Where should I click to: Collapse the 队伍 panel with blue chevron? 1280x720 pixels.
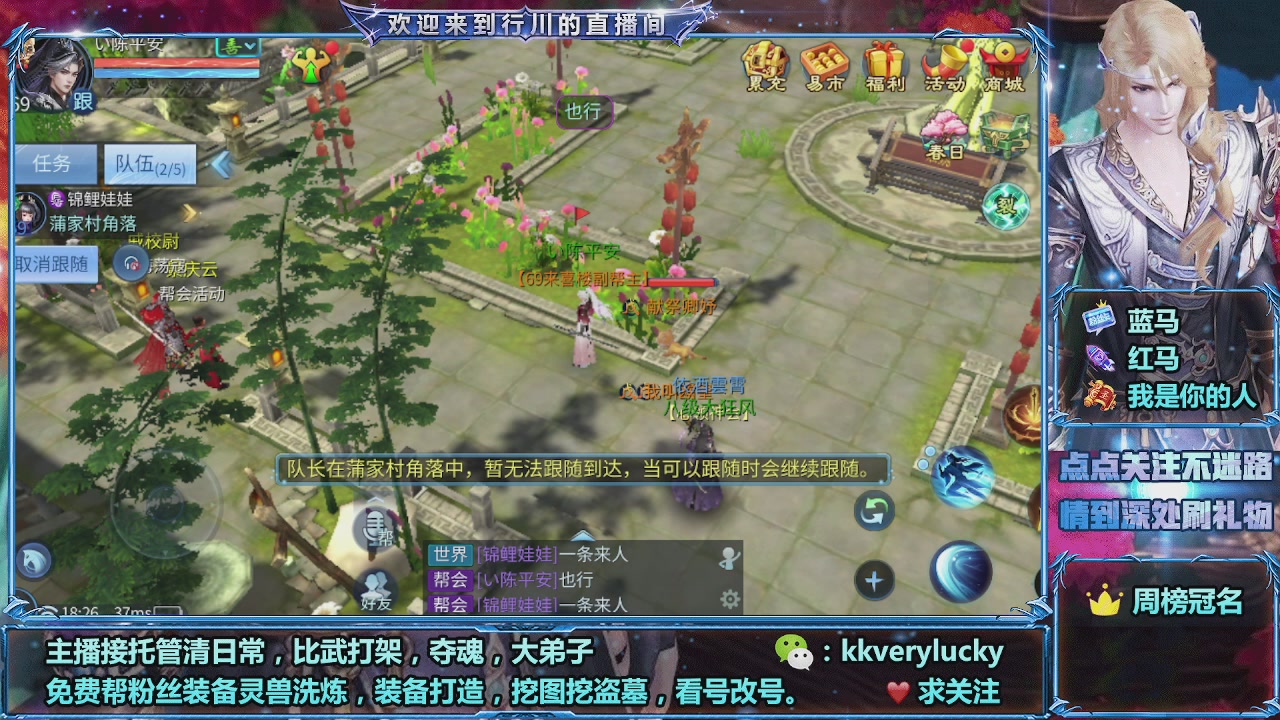(x=222, y=163)
